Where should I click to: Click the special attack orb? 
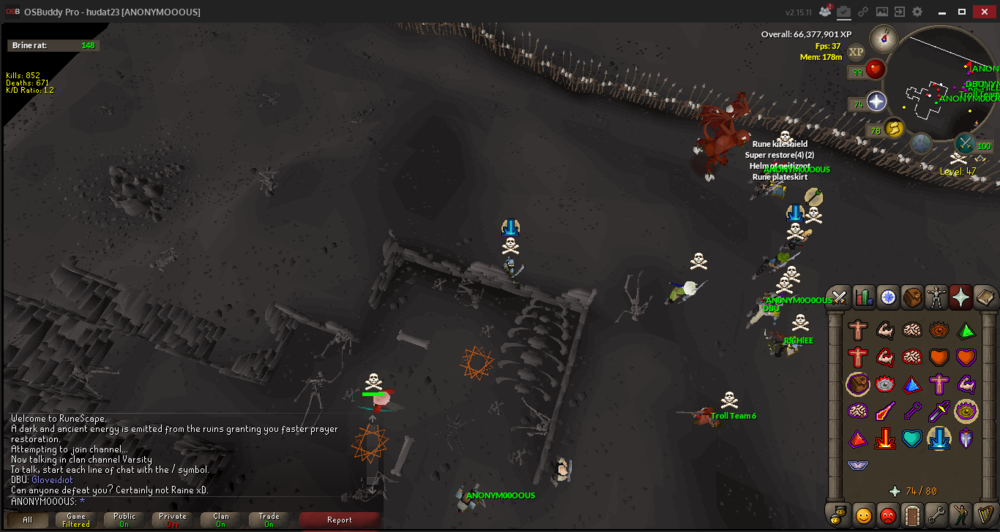tap(965, 144)
